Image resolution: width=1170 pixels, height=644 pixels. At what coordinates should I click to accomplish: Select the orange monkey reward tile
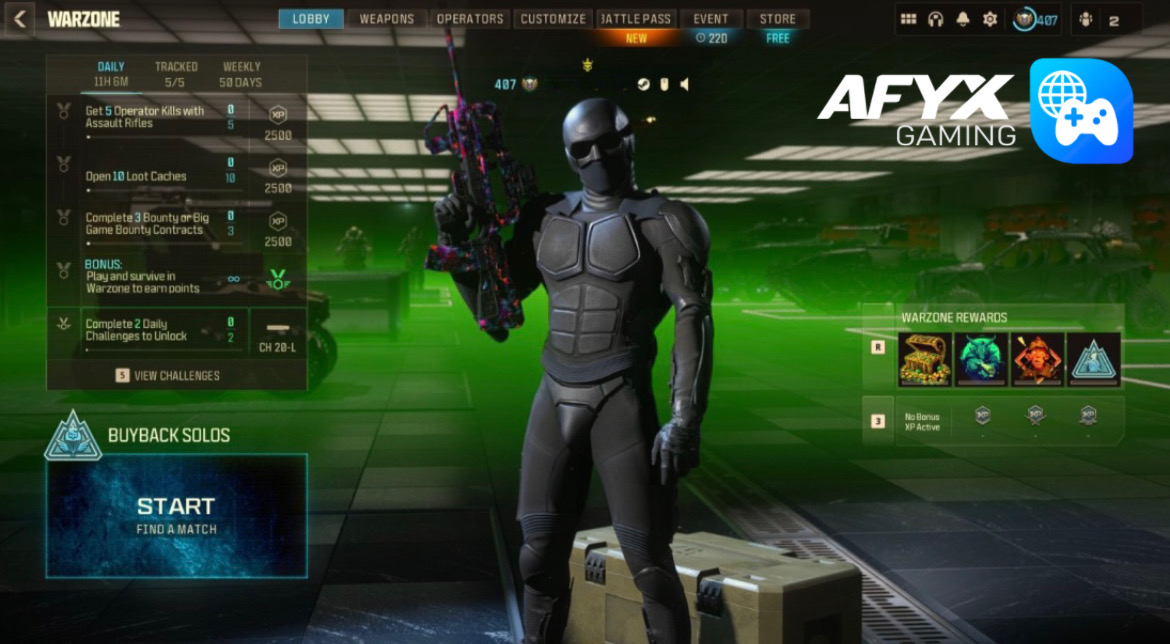click(1037, 360)
